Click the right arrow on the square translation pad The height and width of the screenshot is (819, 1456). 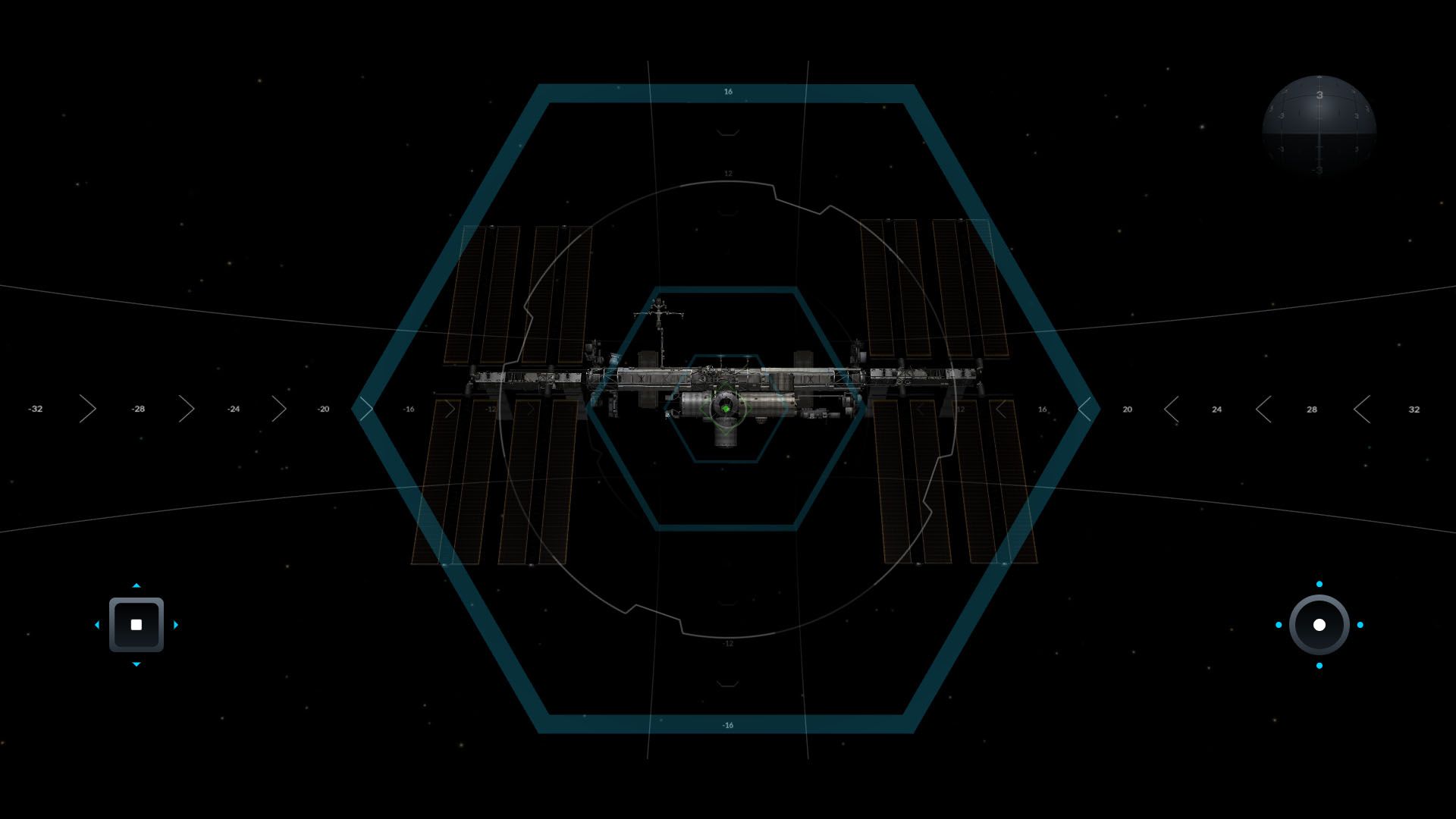tap(176, 625)
